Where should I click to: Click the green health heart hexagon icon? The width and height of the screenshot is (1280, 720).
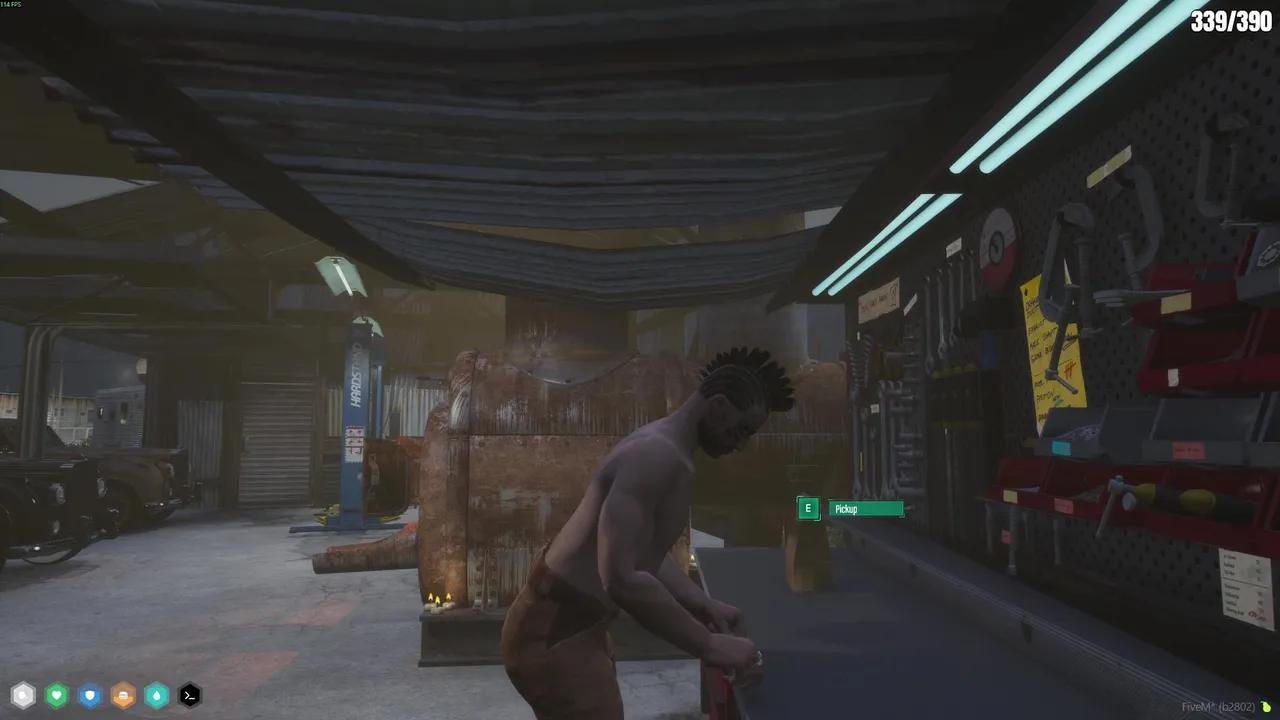[56, 695]
